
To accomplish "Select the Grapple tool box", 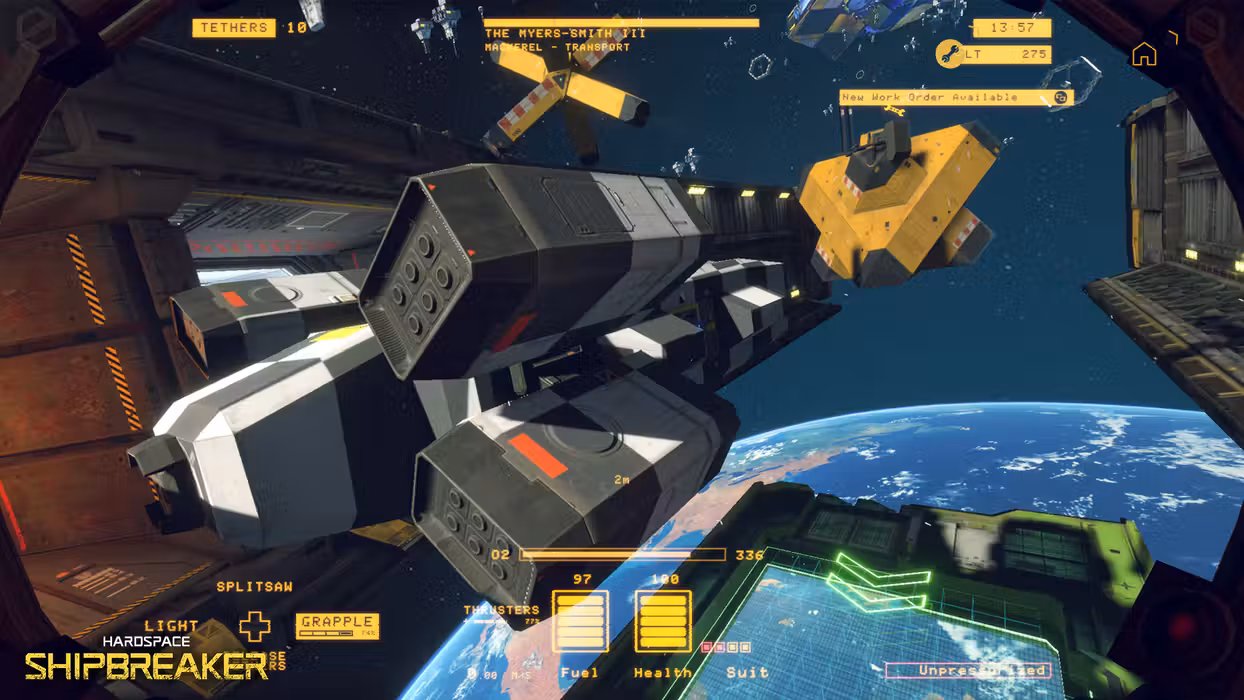I will pos(337,626).
